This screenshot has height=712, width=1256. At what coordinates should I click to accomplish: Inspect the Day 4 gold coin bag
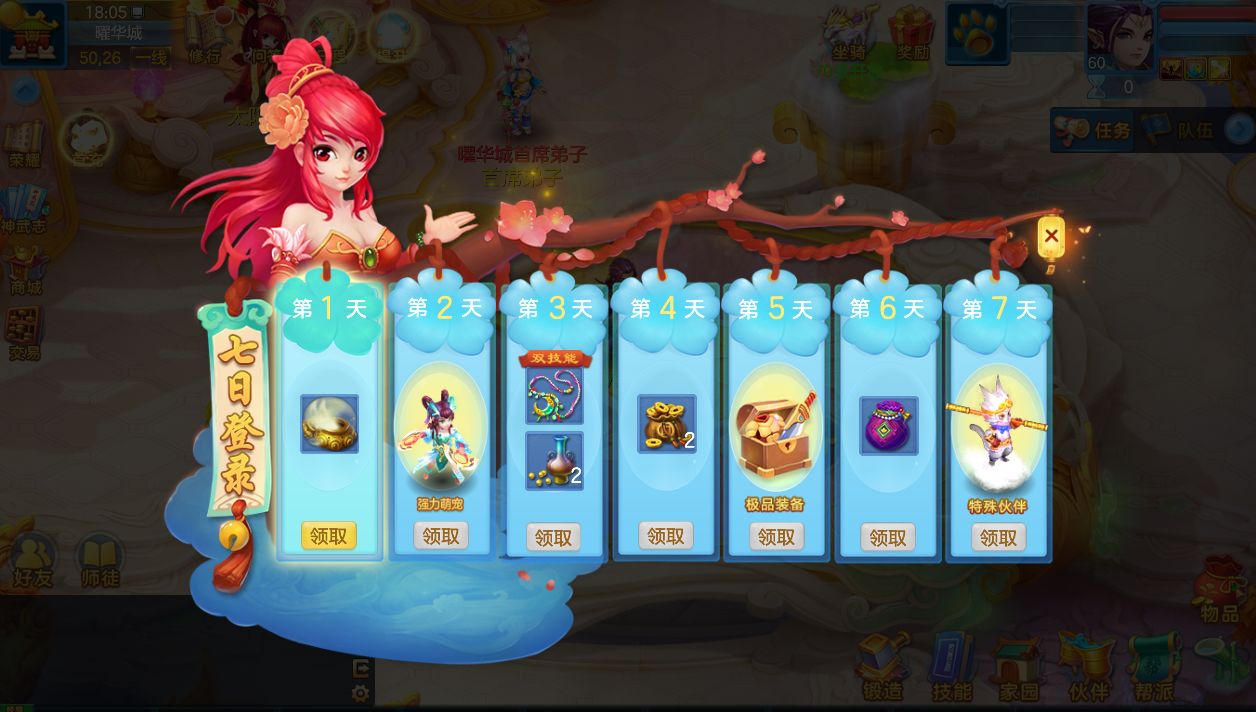667,424
